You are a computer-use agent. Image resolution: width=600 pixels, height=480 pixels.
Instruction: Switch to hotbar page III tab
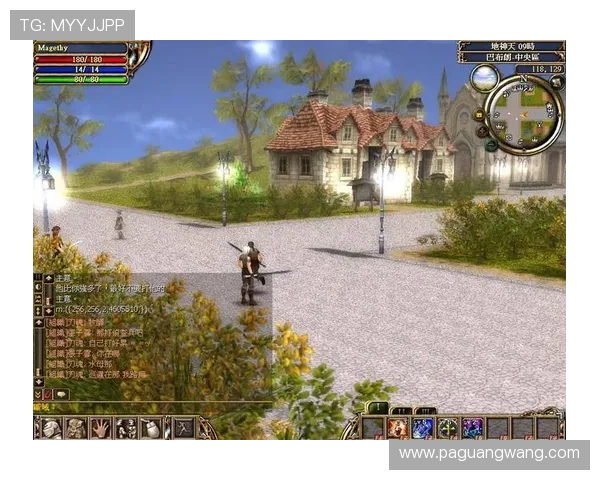coord(424,409)
